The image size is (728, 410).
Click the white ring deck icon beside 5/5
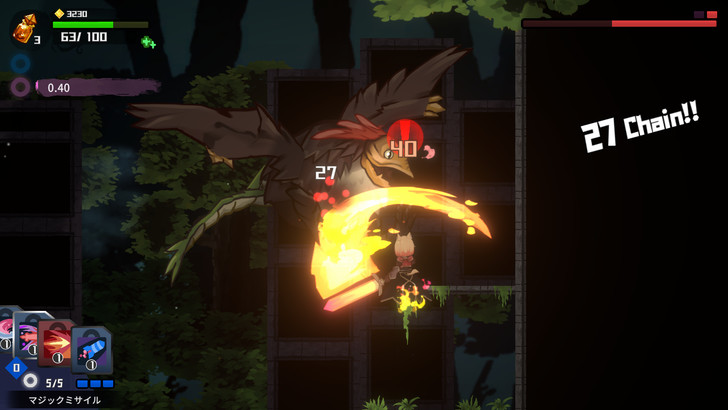(31, 381)
